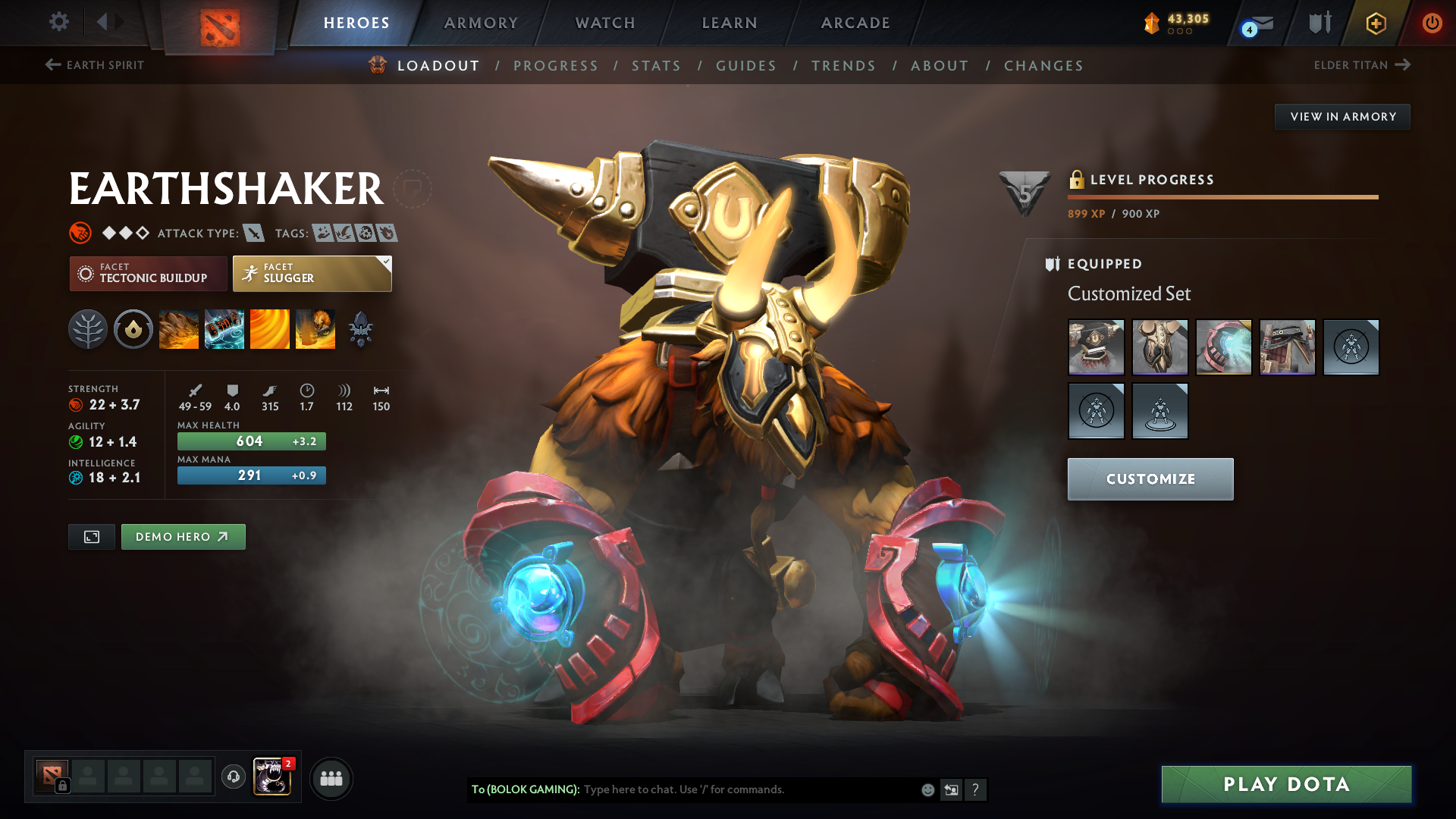The height and width of the screenshot is (819, 1456).
Task: View hero Guides section
Action: tap(746, 66)
